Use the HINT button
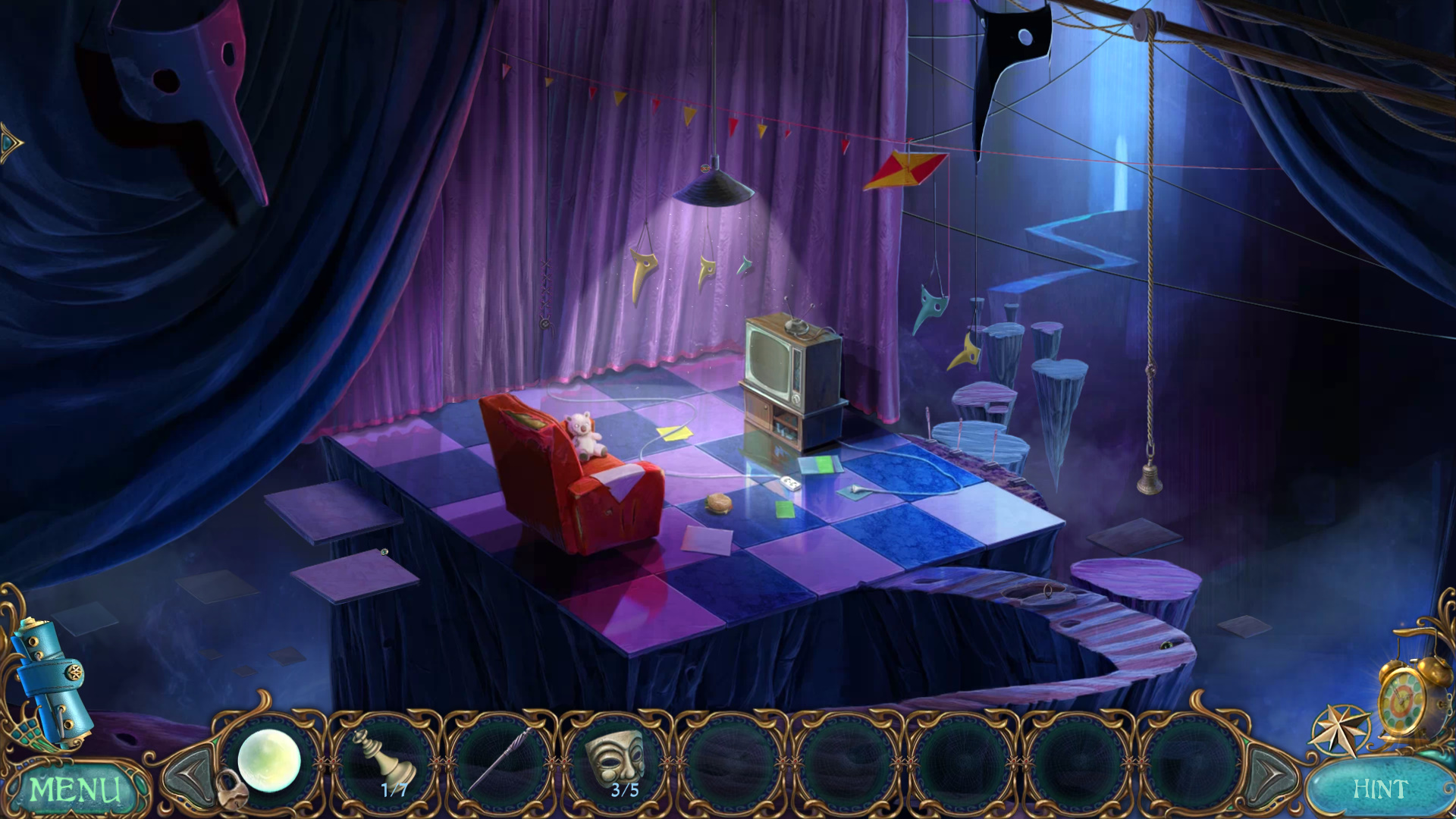 [1380, 789]
